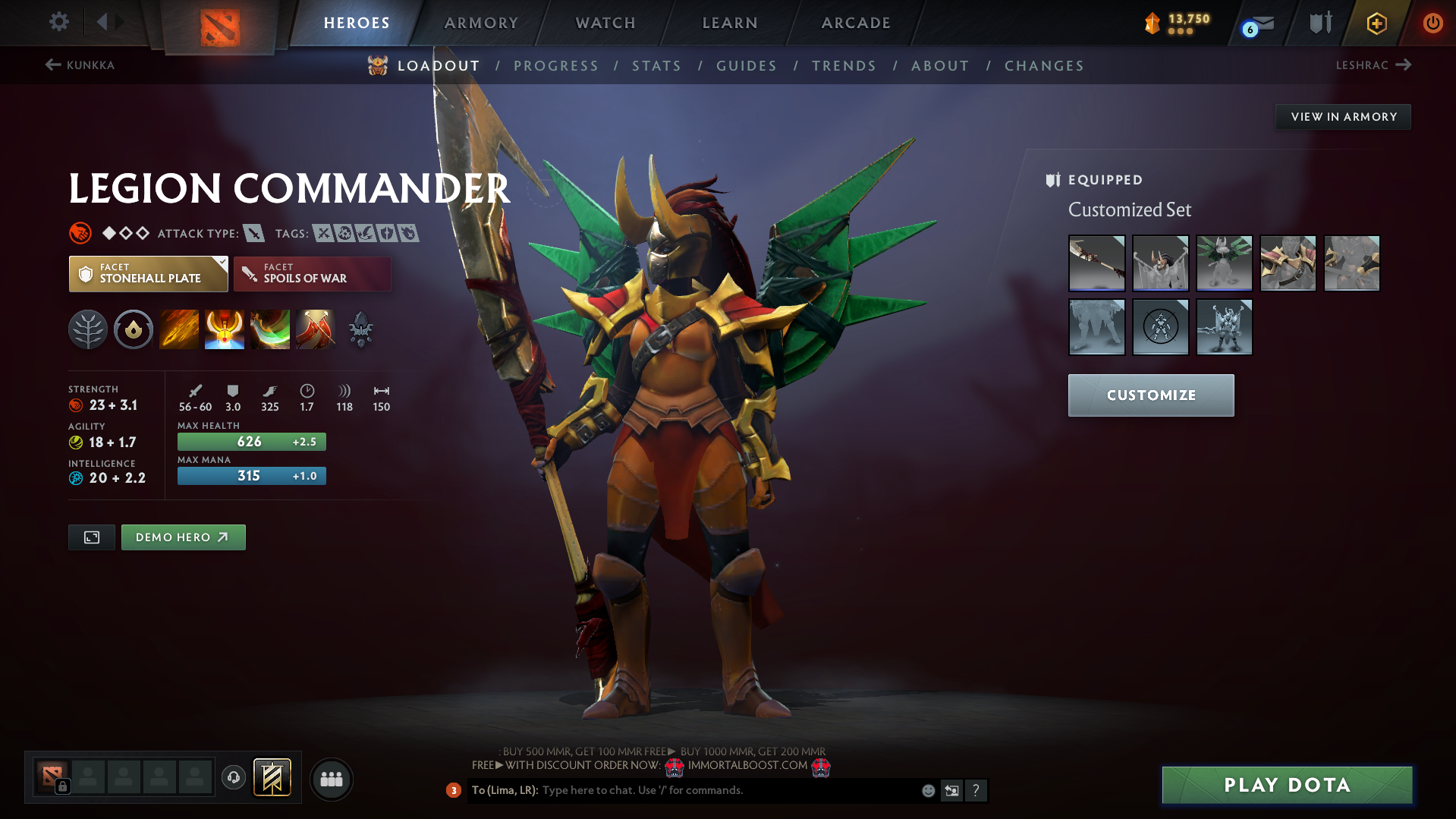Select the Spoils of War facet
This screenshot has width=1456, height=819.
(311, 273)
